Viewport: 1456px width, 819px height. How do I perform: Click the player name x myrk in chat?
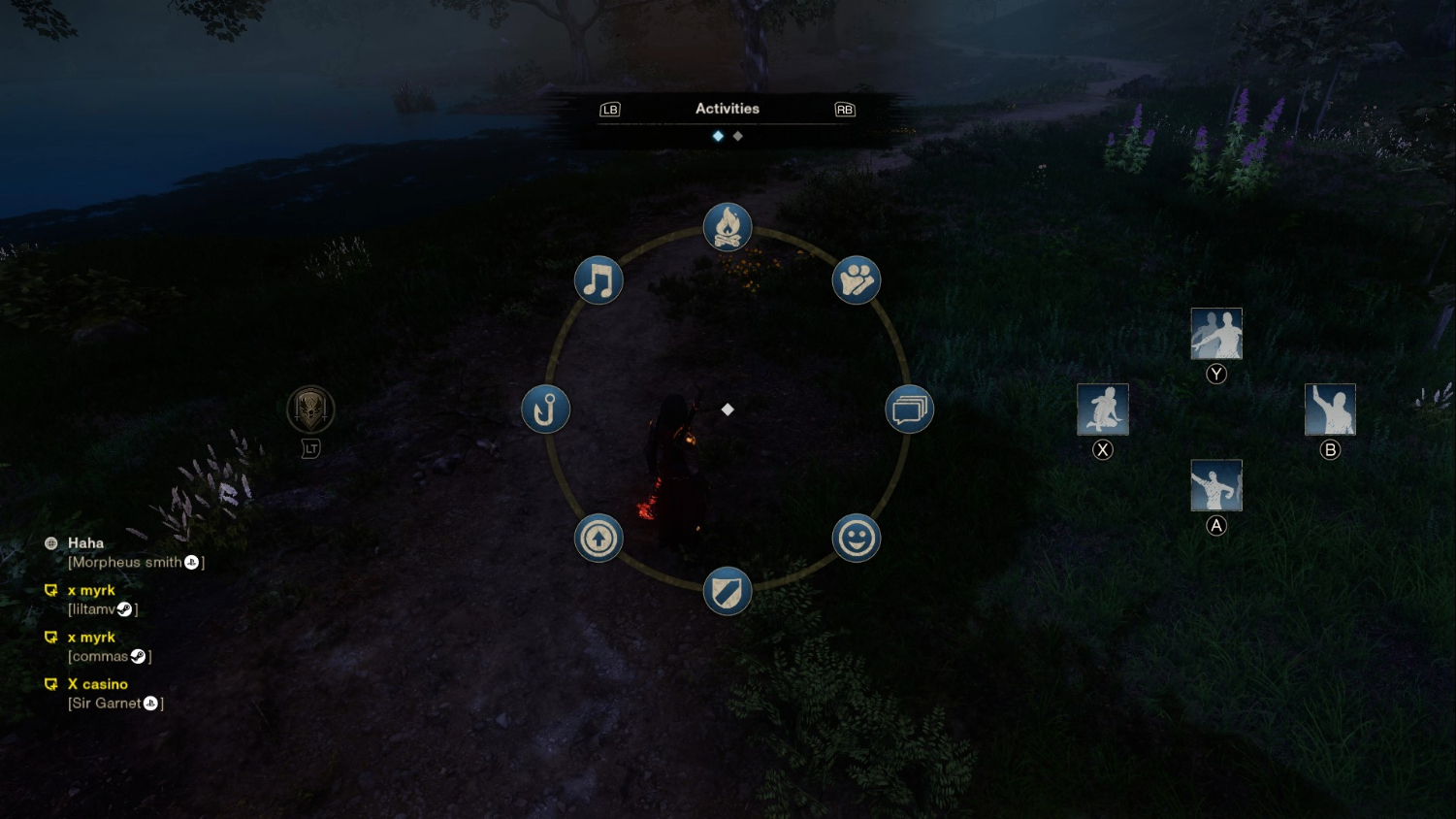(90, 590)
